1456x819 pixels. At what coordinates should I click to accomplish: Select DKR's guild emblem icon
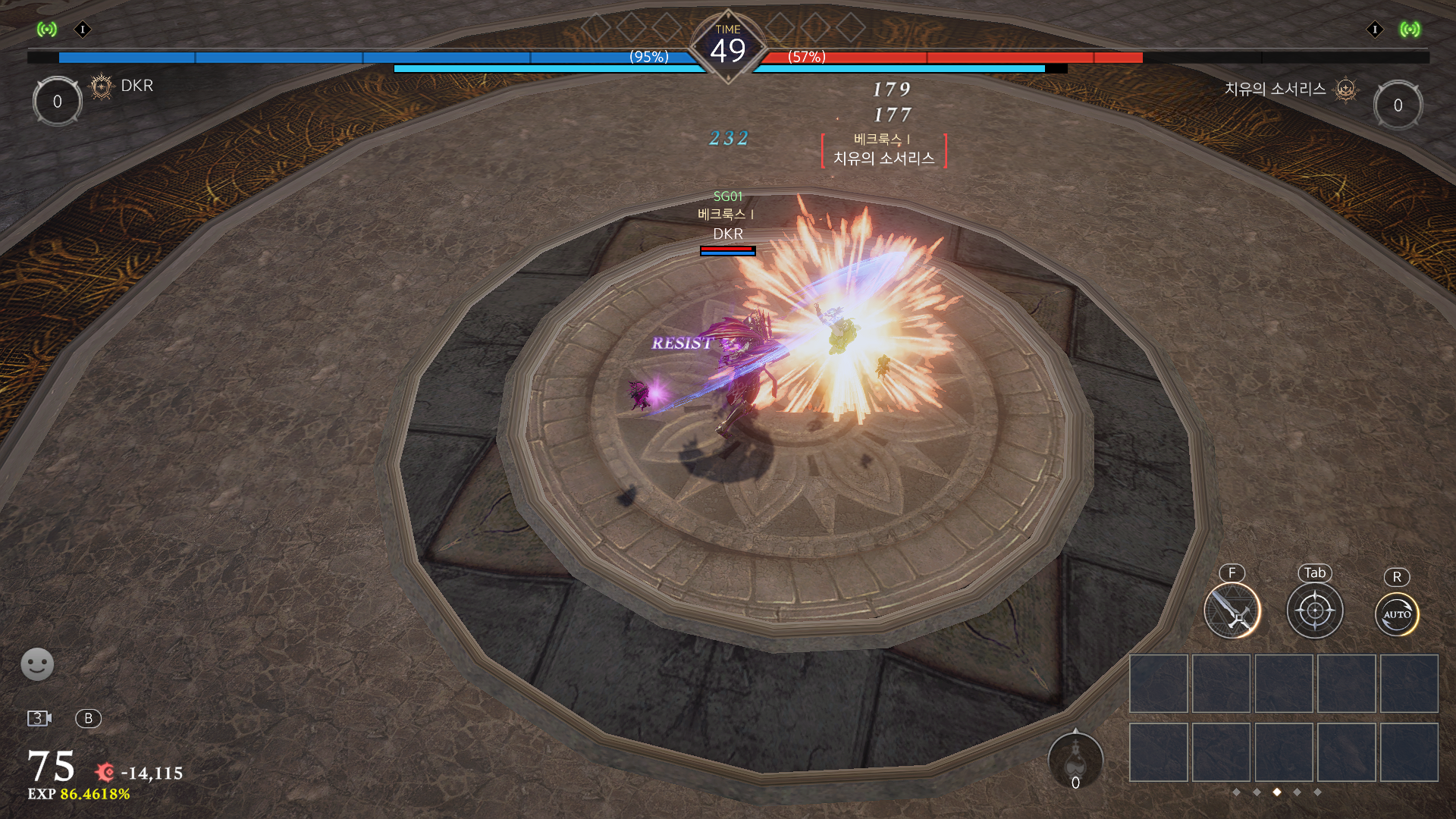[101, 86]
